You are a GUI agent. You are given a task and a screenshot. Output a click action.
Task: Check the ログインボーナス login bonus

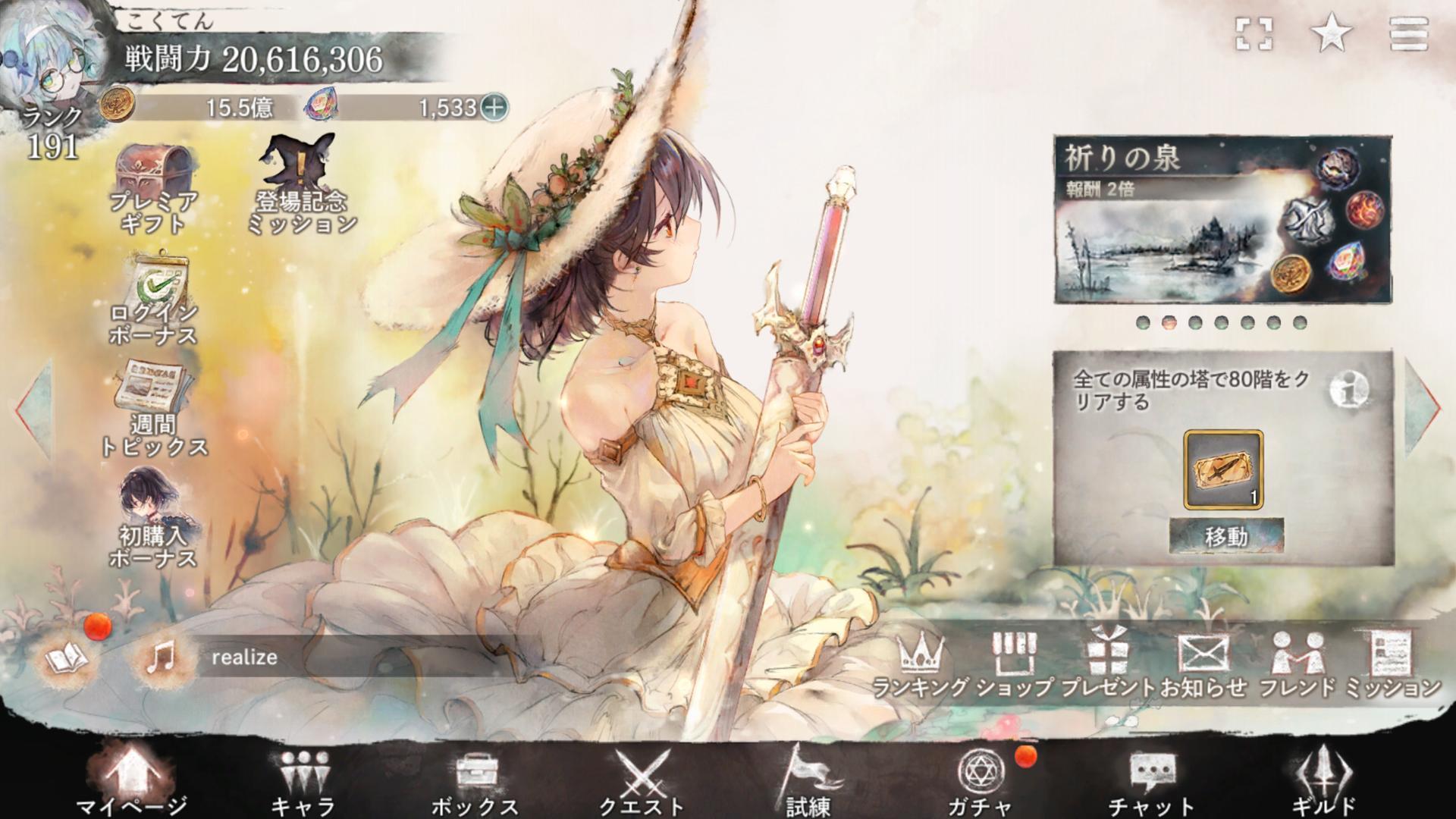[153, 301]
